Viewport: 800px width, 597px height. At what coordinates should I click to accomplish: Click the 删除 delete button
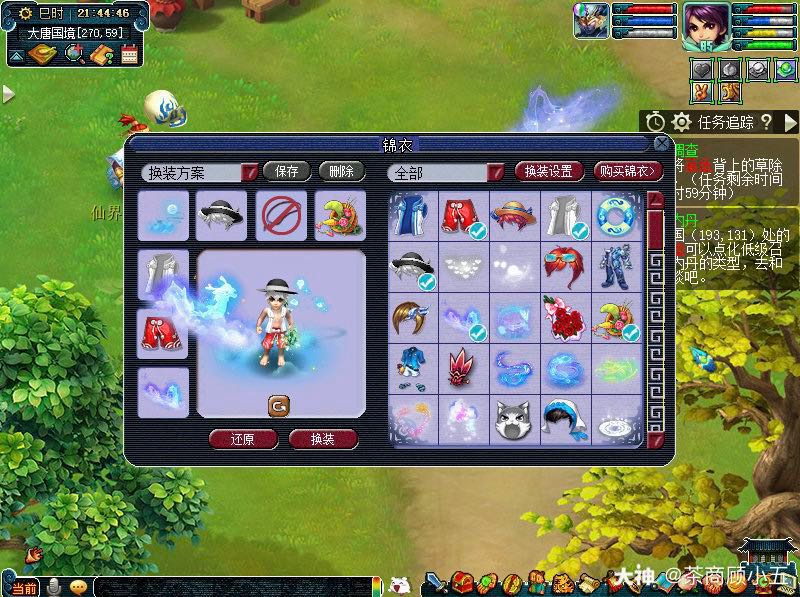point(341,172)
